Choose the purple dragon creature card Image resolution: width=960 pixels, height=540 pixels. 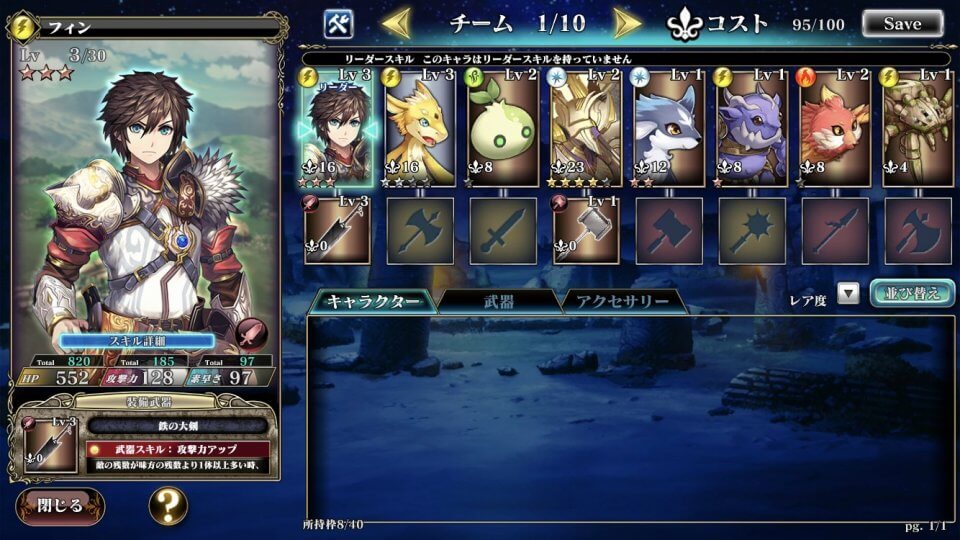tap(752, 128)
